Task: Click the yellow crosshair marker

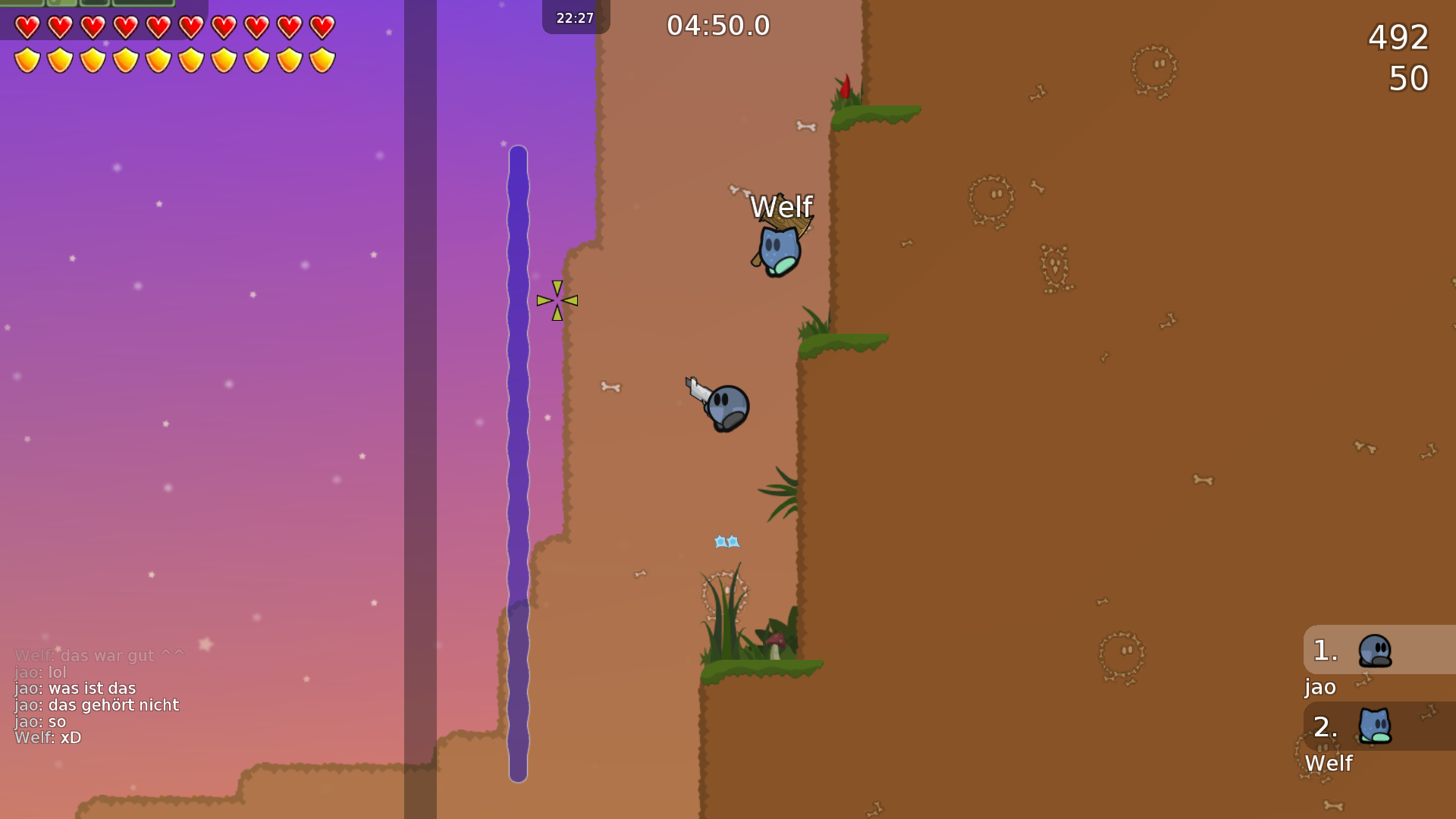Action: tap(557, 300)
